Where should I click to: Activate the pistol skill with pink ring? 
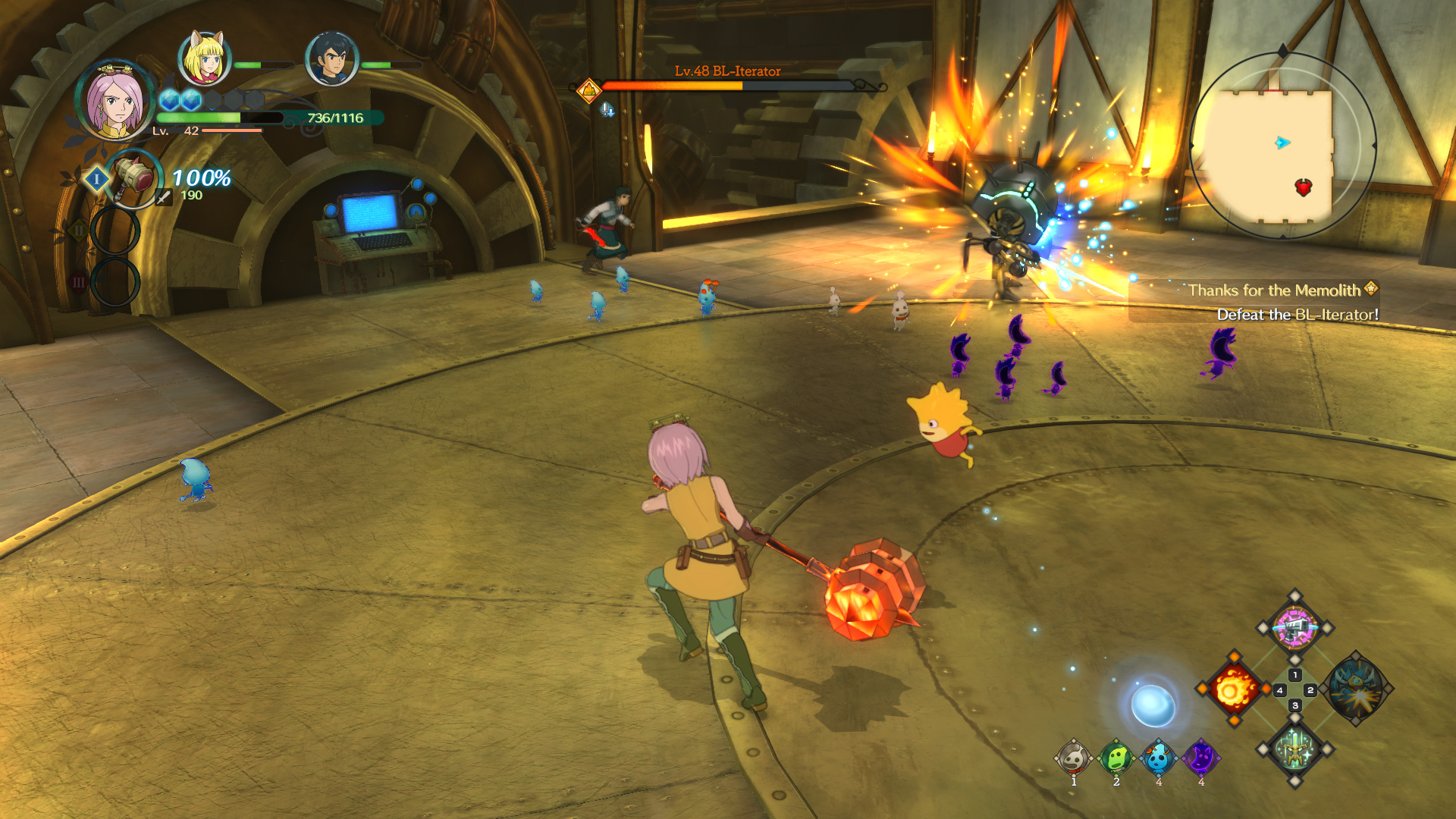pyautogui.click(x=1294, y=628)
